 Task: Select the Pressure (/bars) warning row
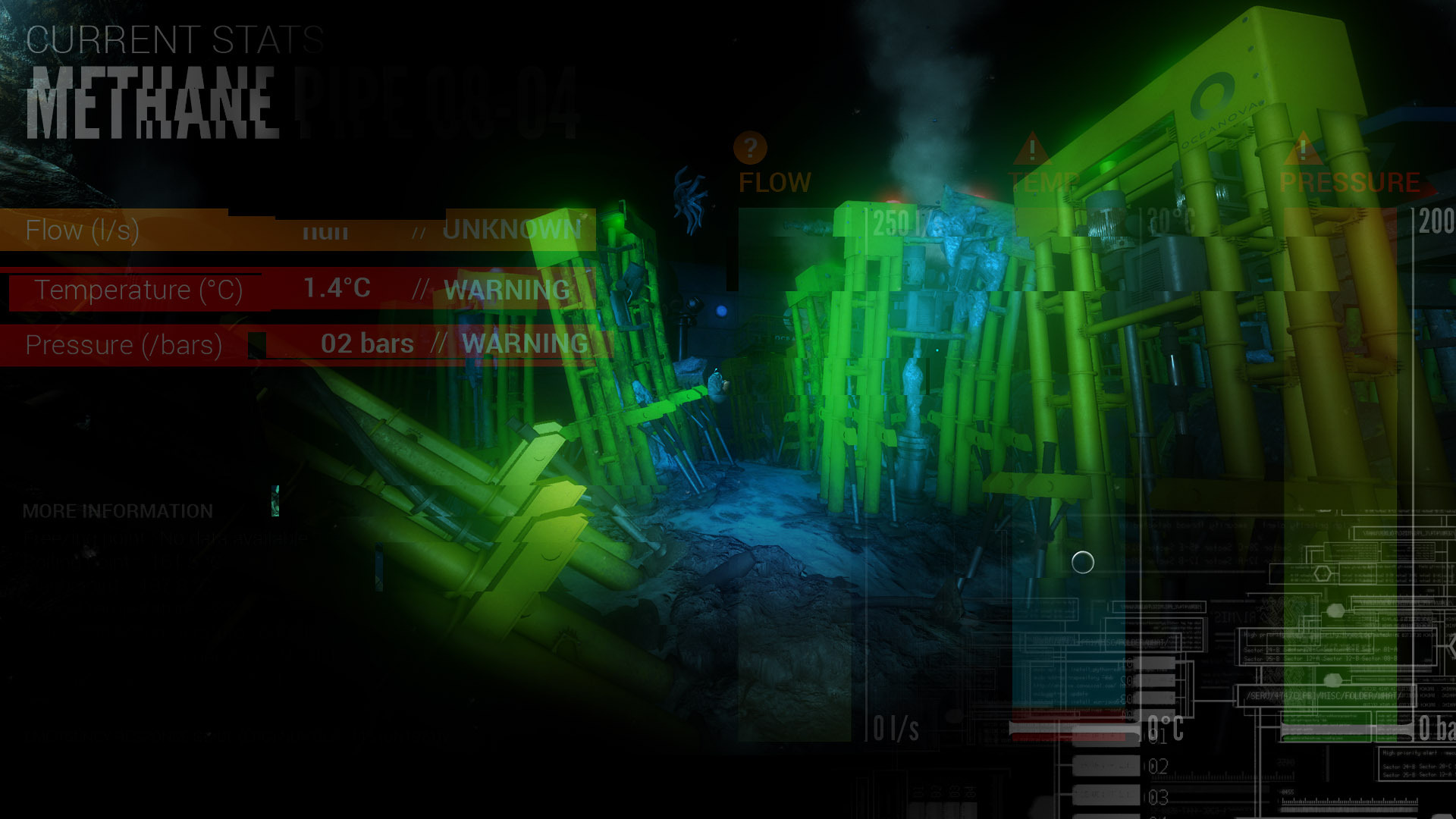[x=303, y=344]
